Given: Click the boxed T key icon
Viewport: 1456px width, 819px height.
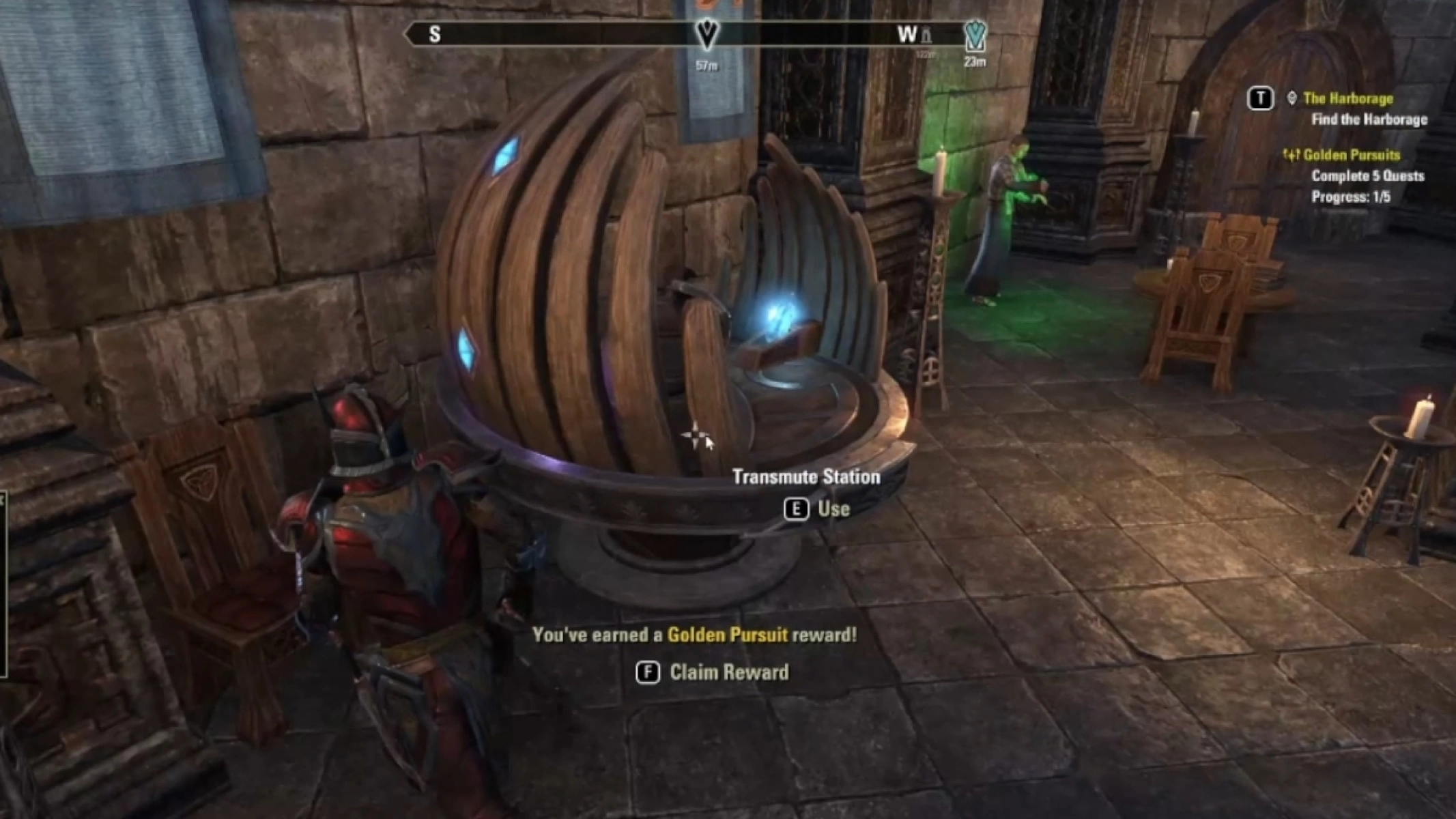Looking at the screenshot, I should coord(1261,98).
